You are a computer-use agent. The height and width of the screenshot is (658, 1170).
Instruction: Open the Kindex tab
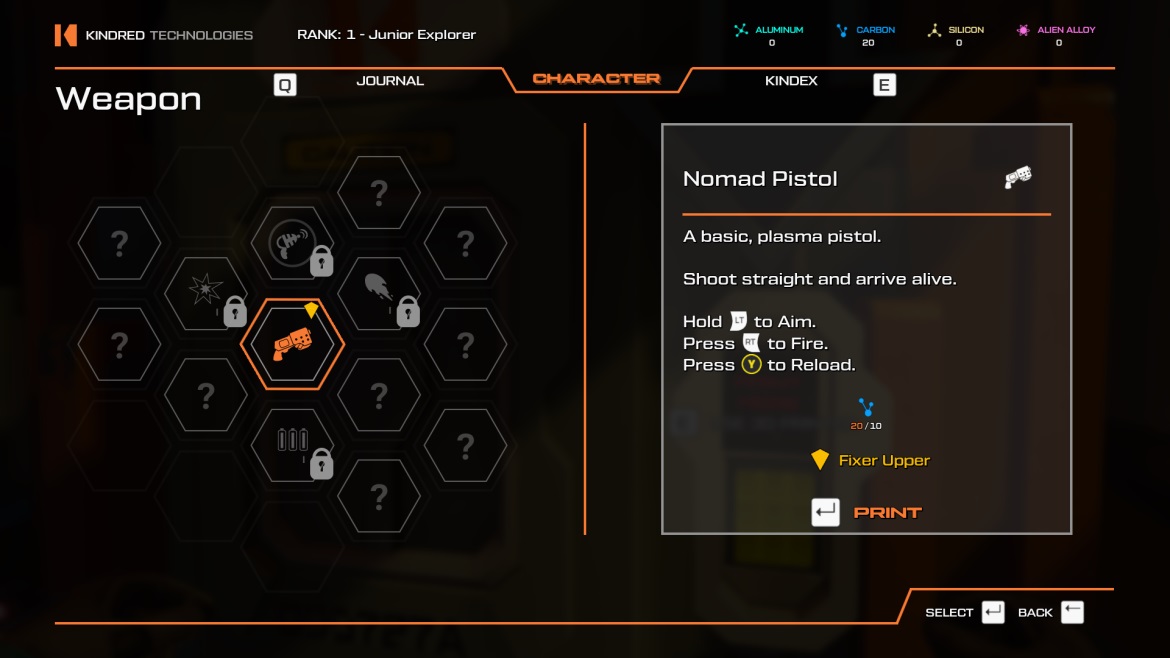pos(791,81)
